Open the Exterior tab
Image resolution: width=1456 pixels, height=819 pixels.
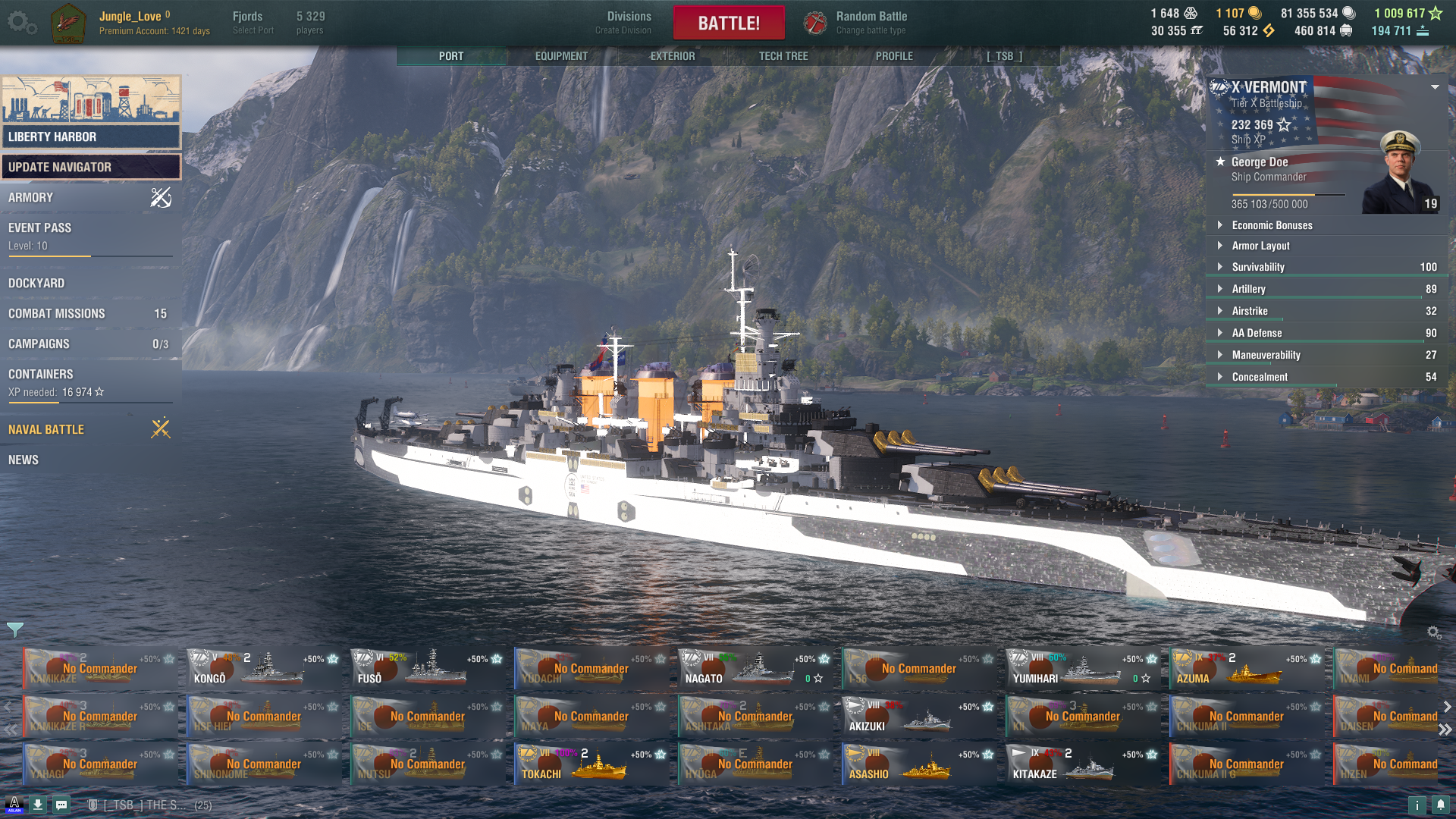point(672,56)
